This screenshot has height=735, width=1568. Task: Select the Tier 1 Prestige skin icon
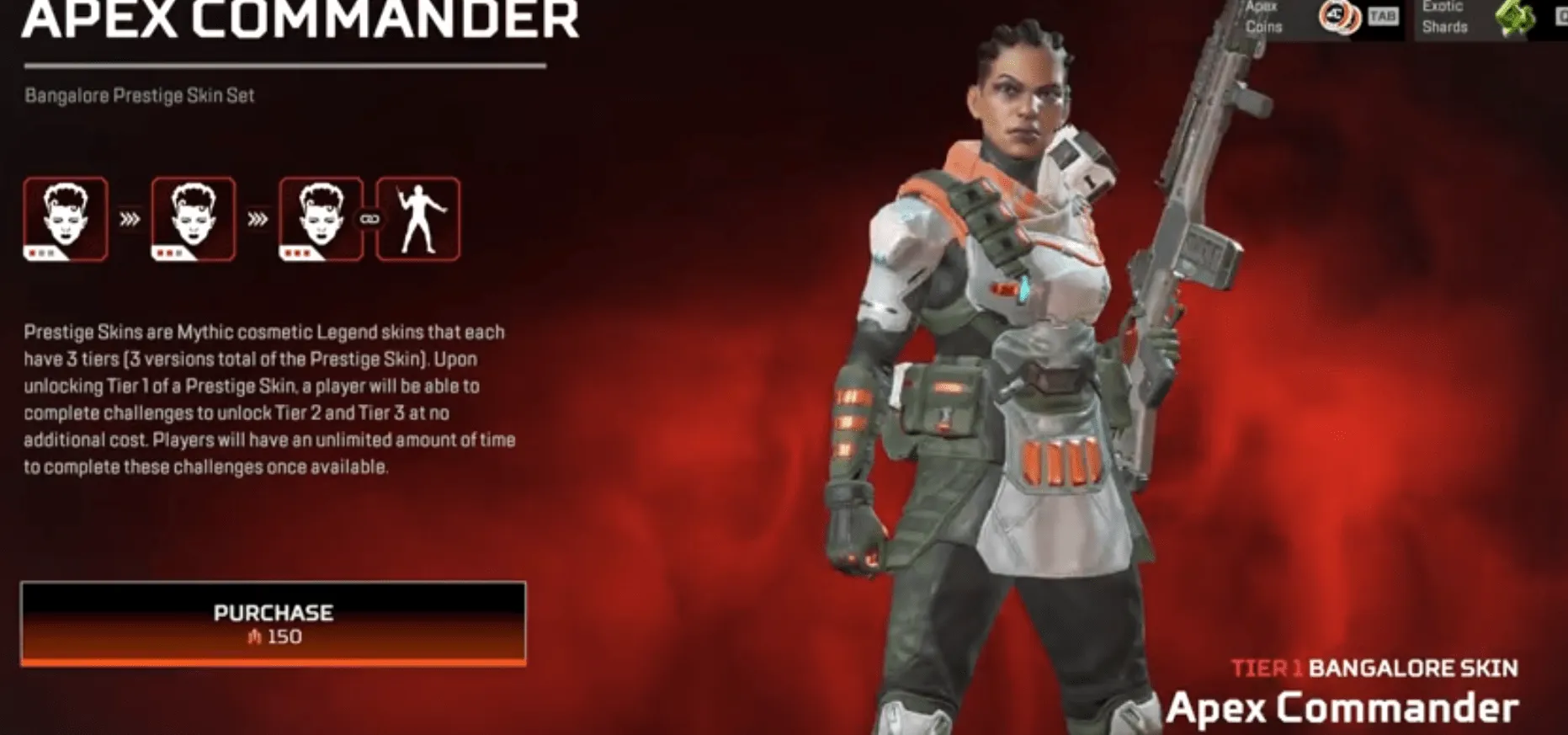[x=66, y=219]
